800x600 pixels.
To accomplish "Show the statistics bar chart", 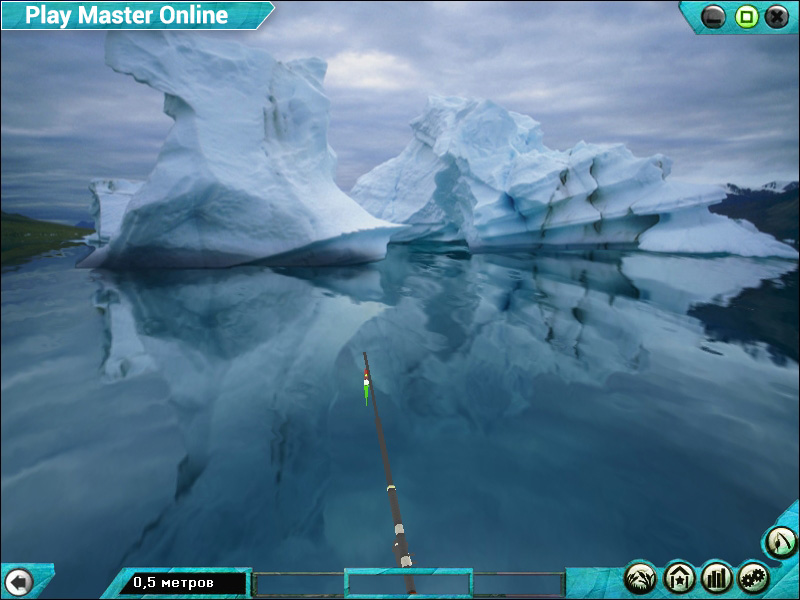I will (x=716, y=577).
